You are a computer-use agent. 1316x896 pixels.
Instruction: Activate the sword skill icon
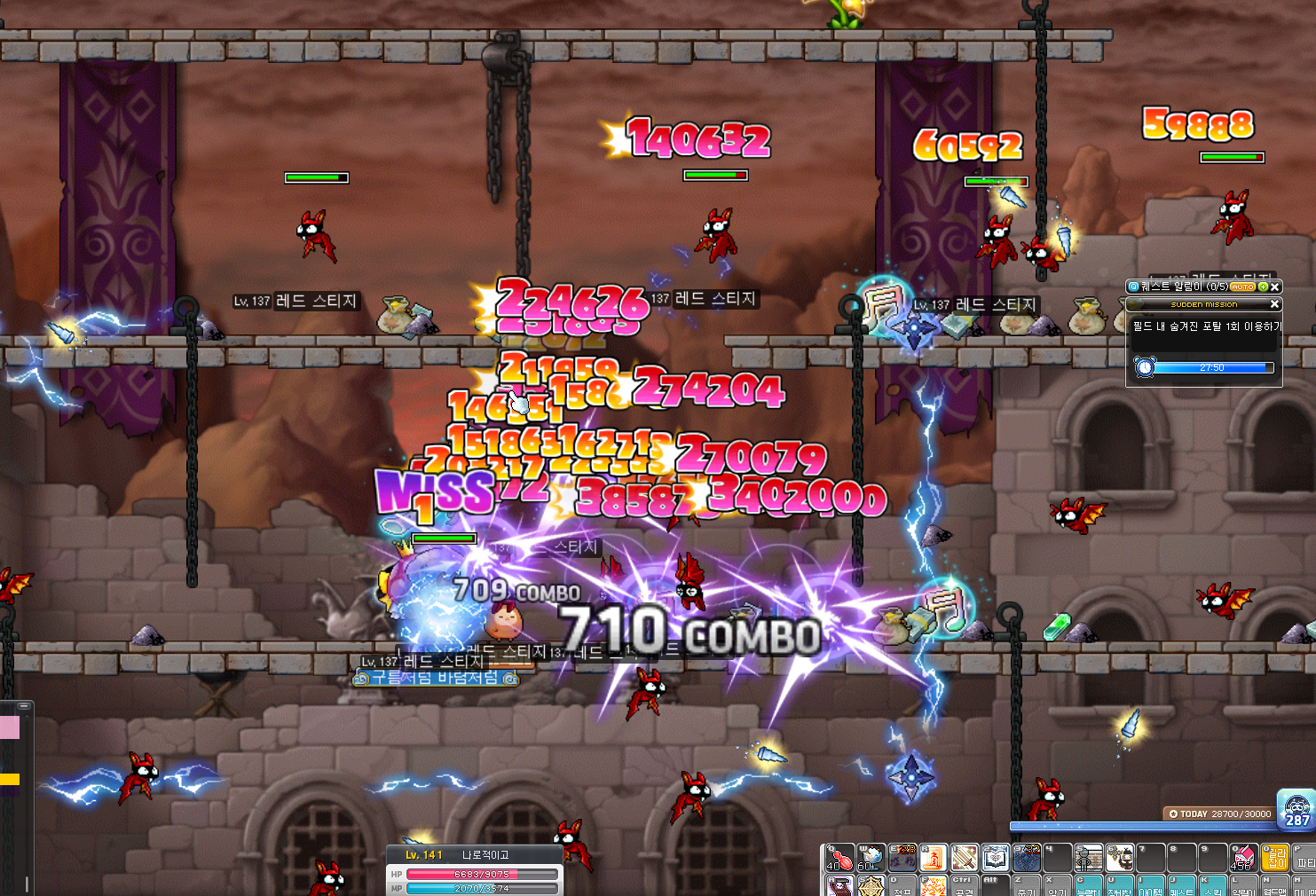964,857
